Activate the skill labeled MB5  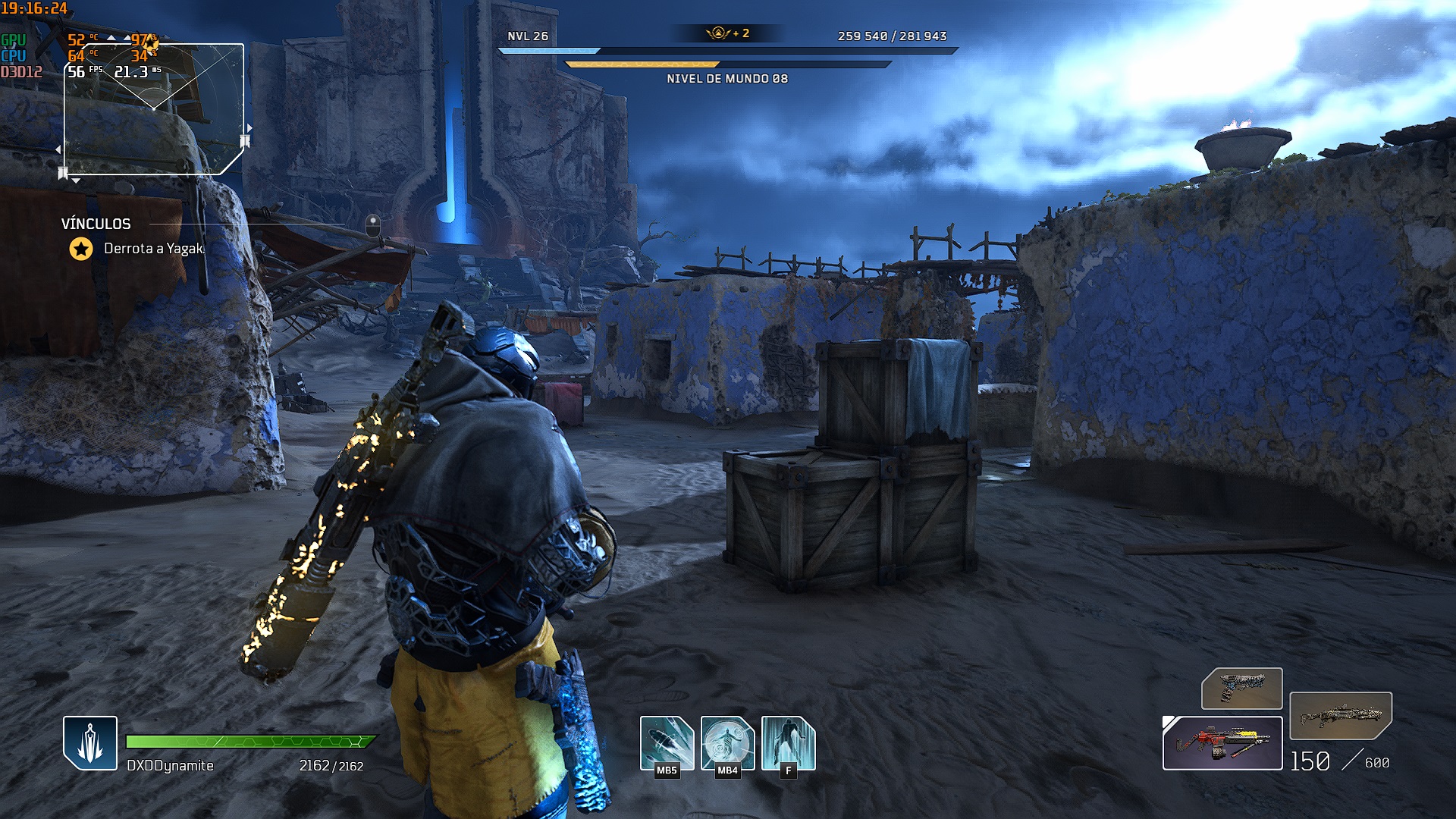point(667,742)
